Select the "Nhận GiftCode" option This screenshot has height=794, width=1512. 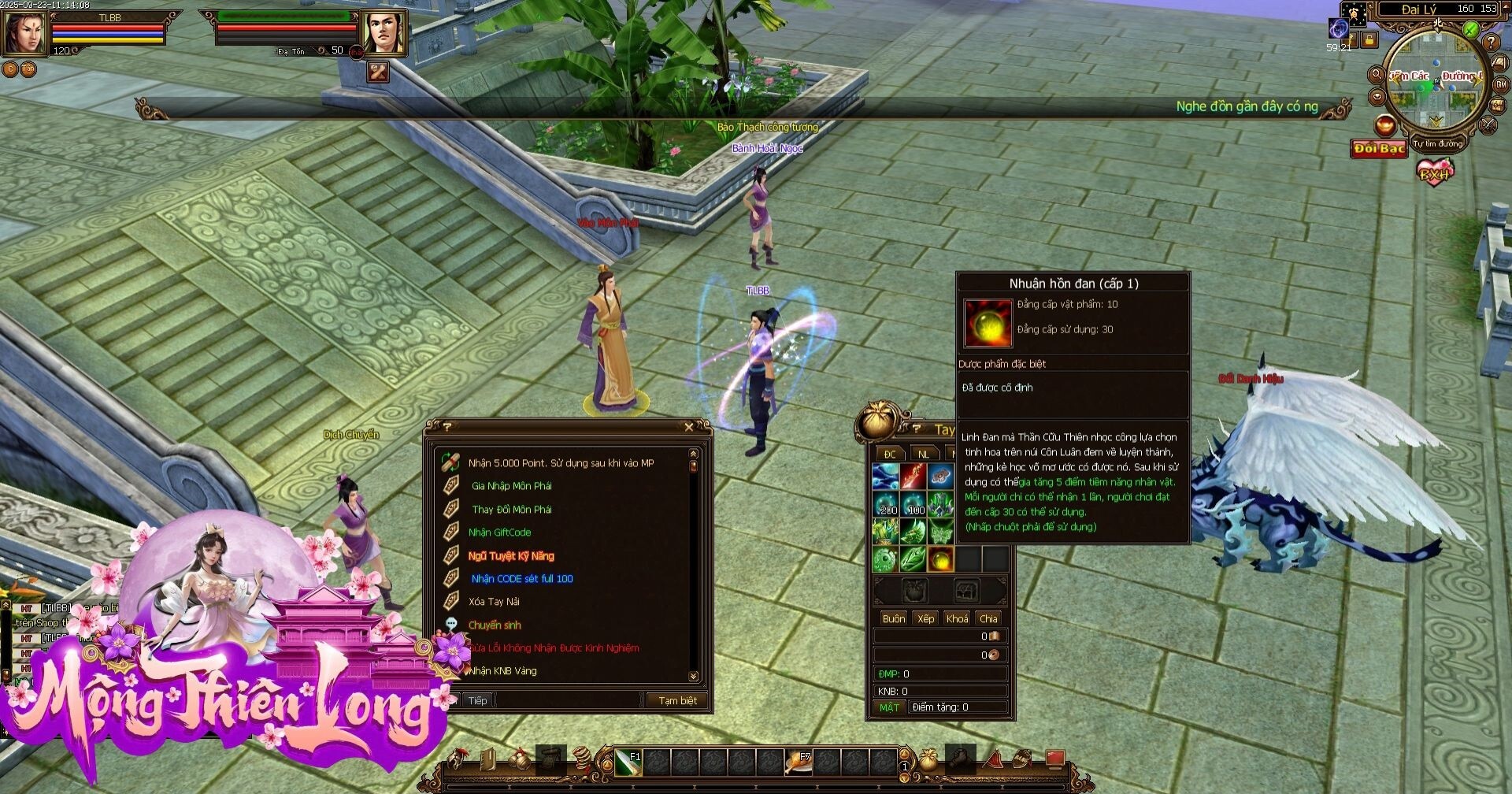(x=499, y=532)
